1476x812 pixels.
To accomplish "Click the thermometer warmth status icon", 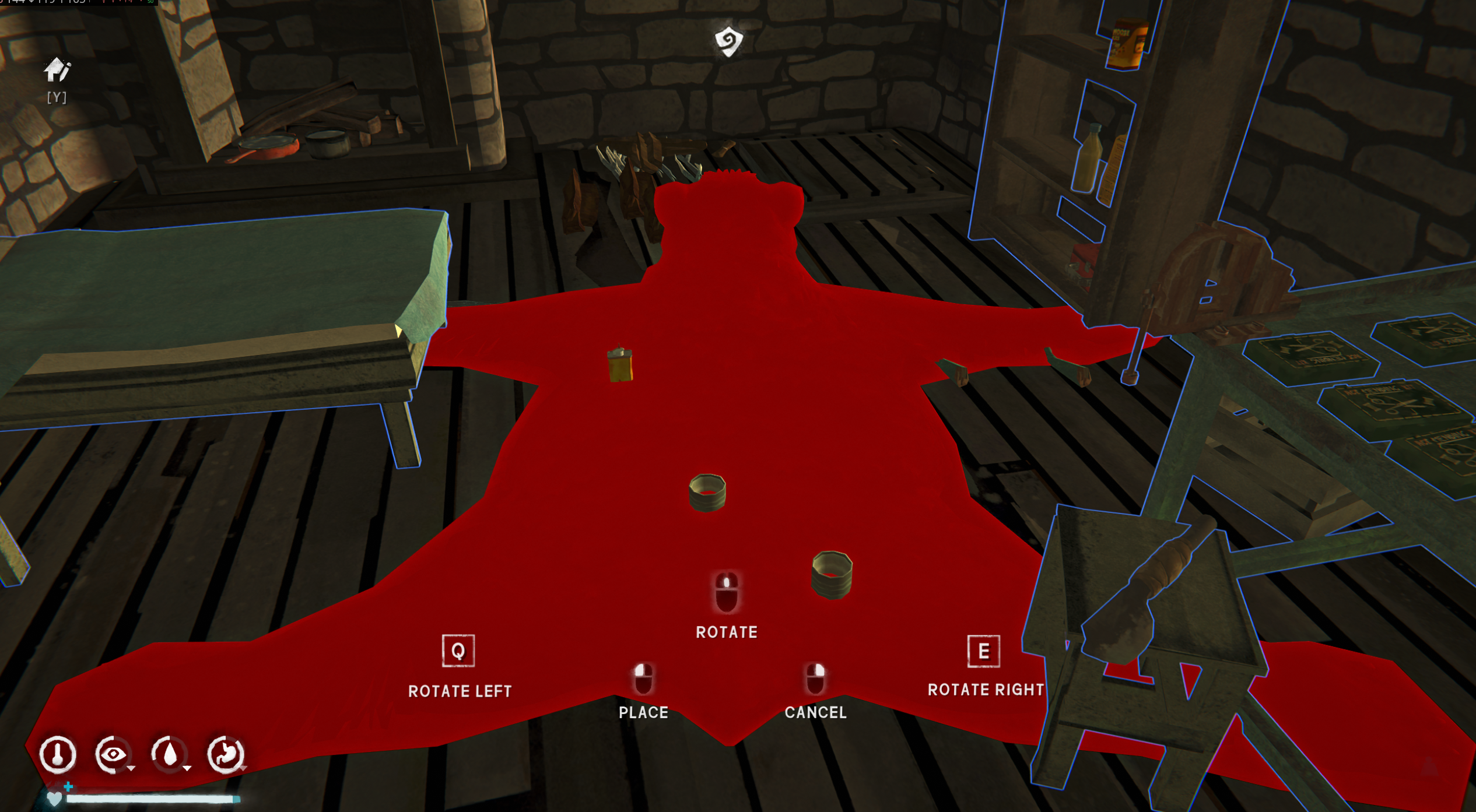I will coord(57,754).
